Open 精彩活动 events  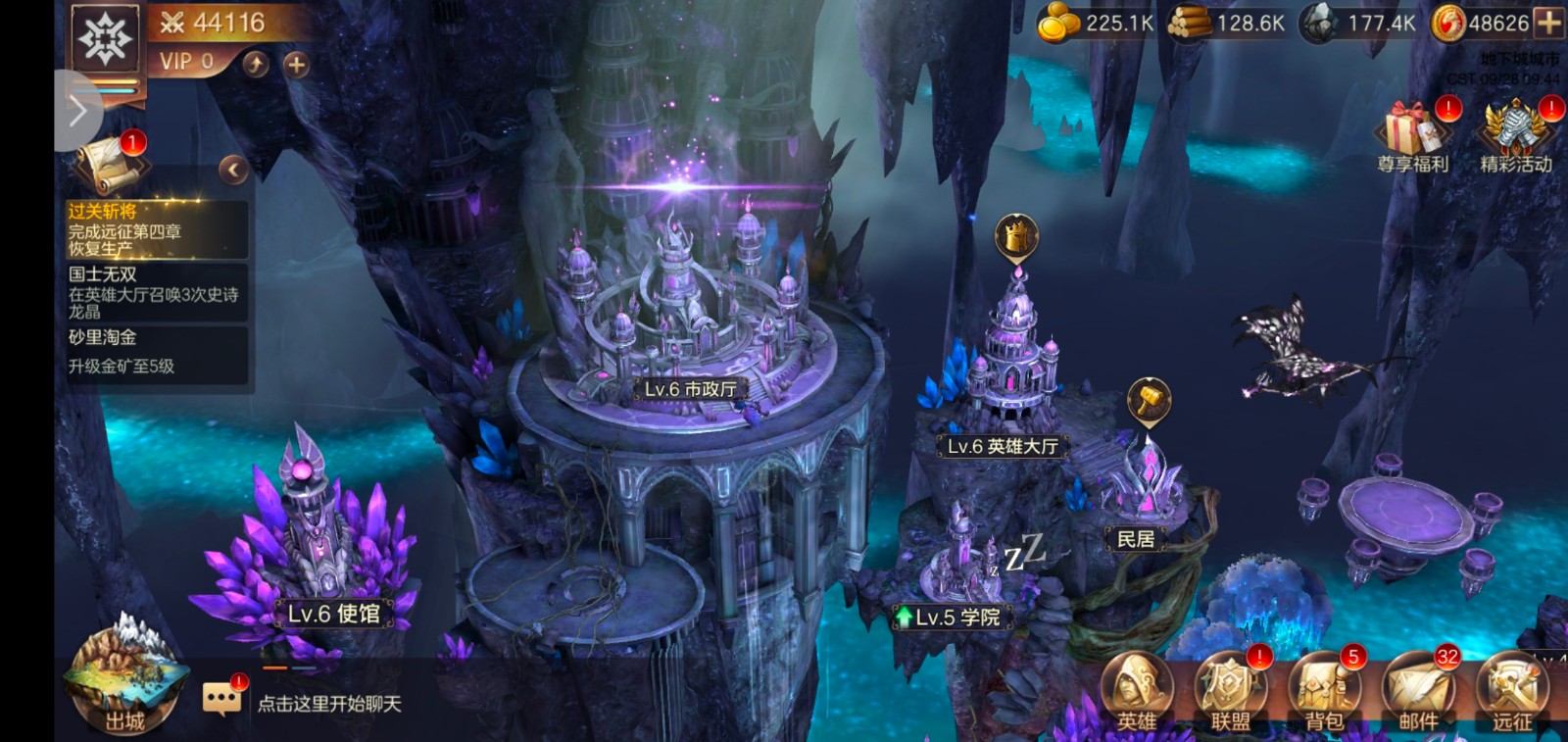pos(1516,137)
